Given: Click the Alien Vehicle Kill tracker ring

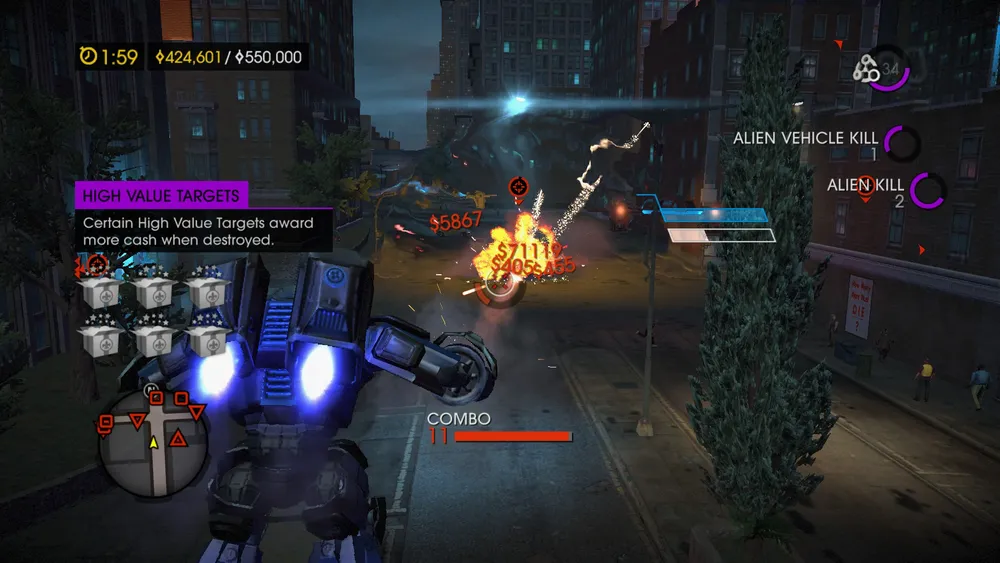Looking at the screenshot, I should point(903,143).
